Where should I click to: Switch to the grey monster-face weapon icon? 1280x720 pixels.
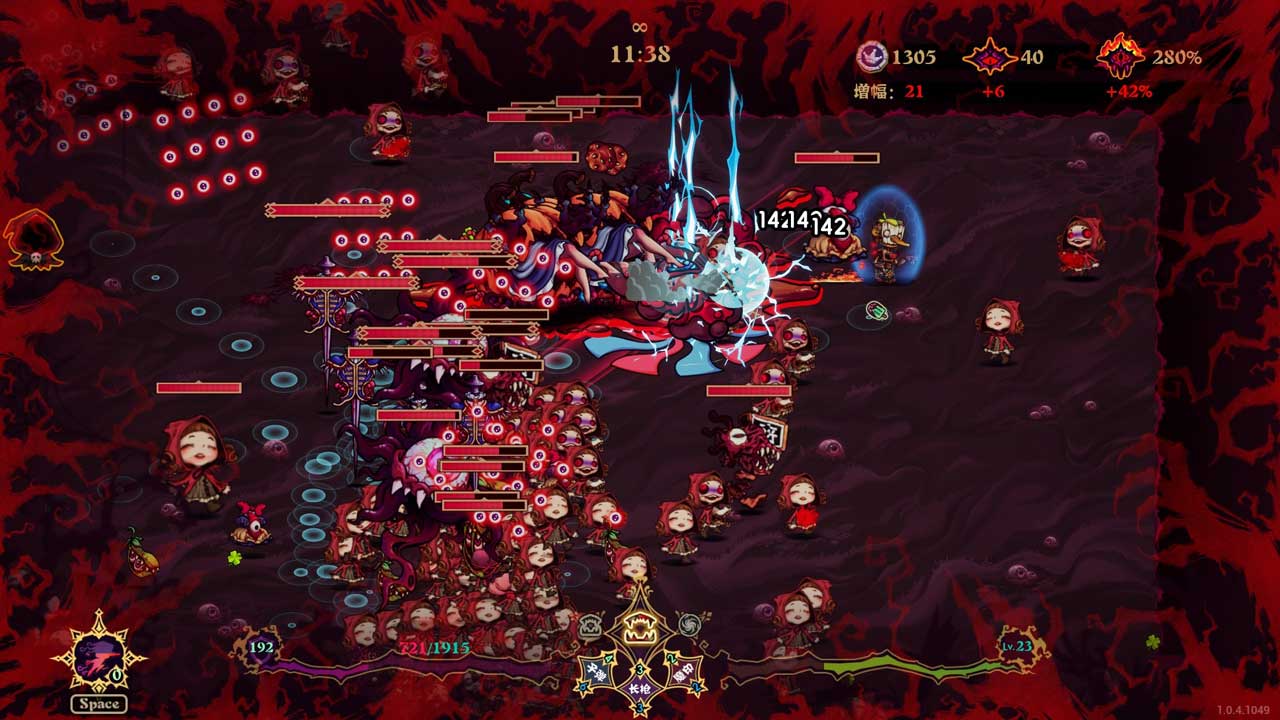[591, 627]
